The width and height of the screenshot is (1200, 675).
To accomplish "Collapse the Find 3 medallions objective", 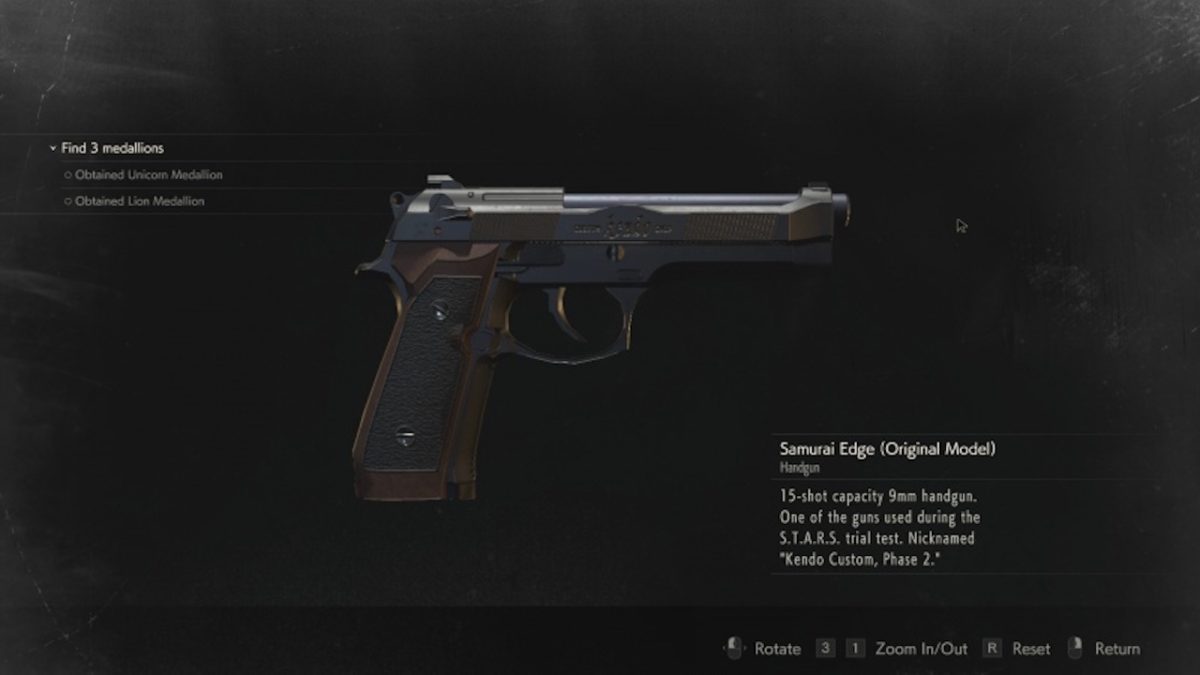I will [53, 149].
